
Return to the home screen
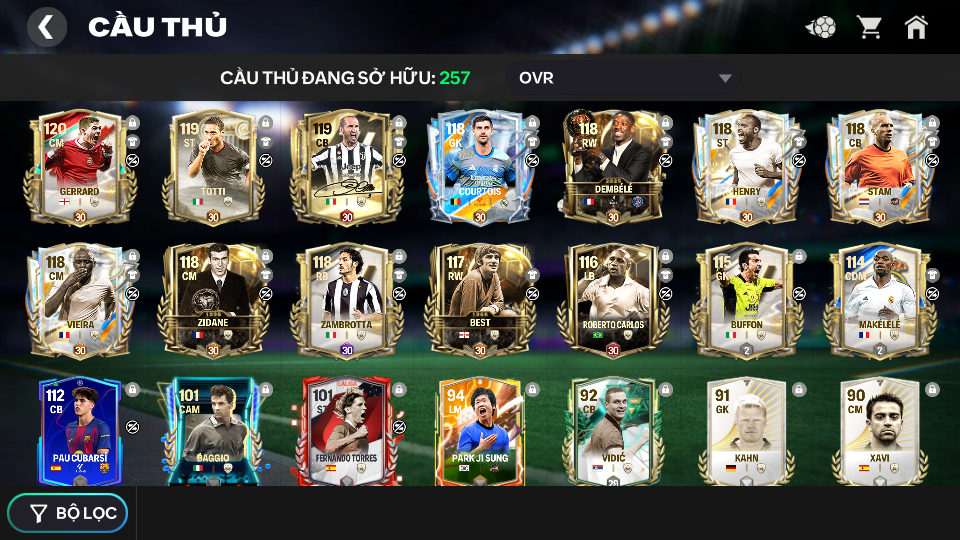[916, 27]
